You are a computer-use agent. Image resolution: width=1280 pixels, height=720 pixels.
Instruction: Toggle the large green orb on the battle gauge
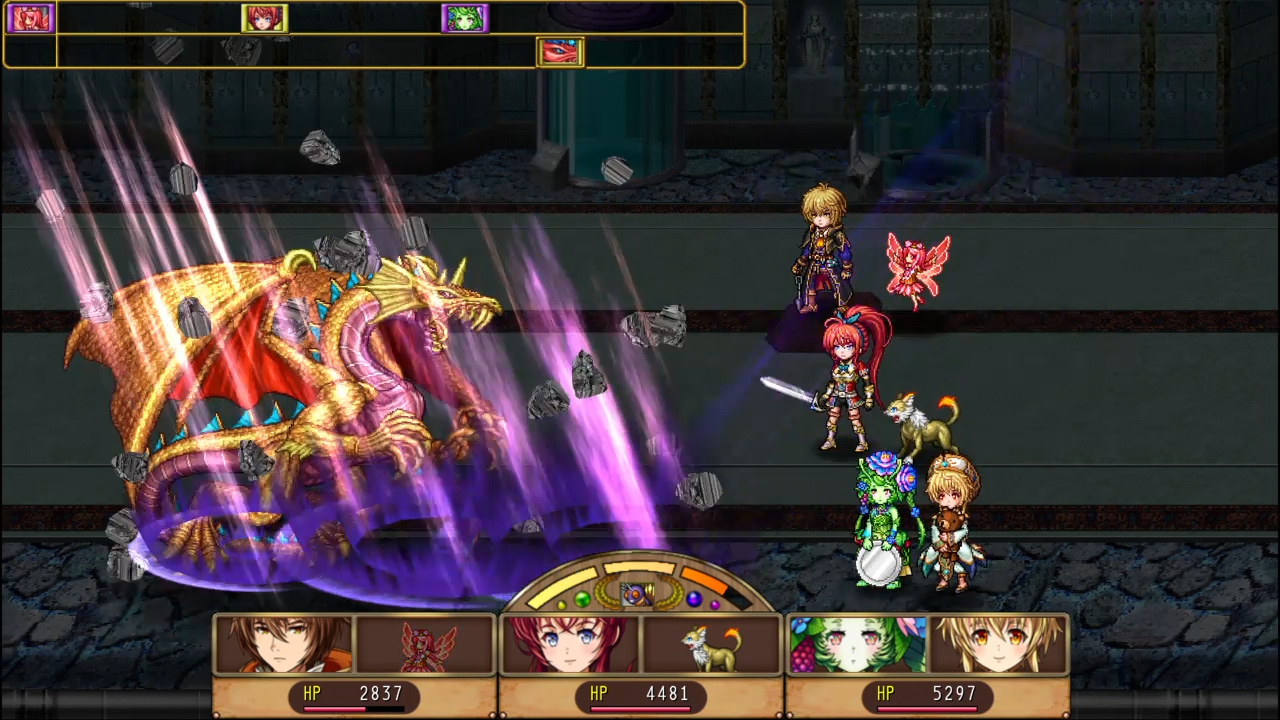point(583,597)
